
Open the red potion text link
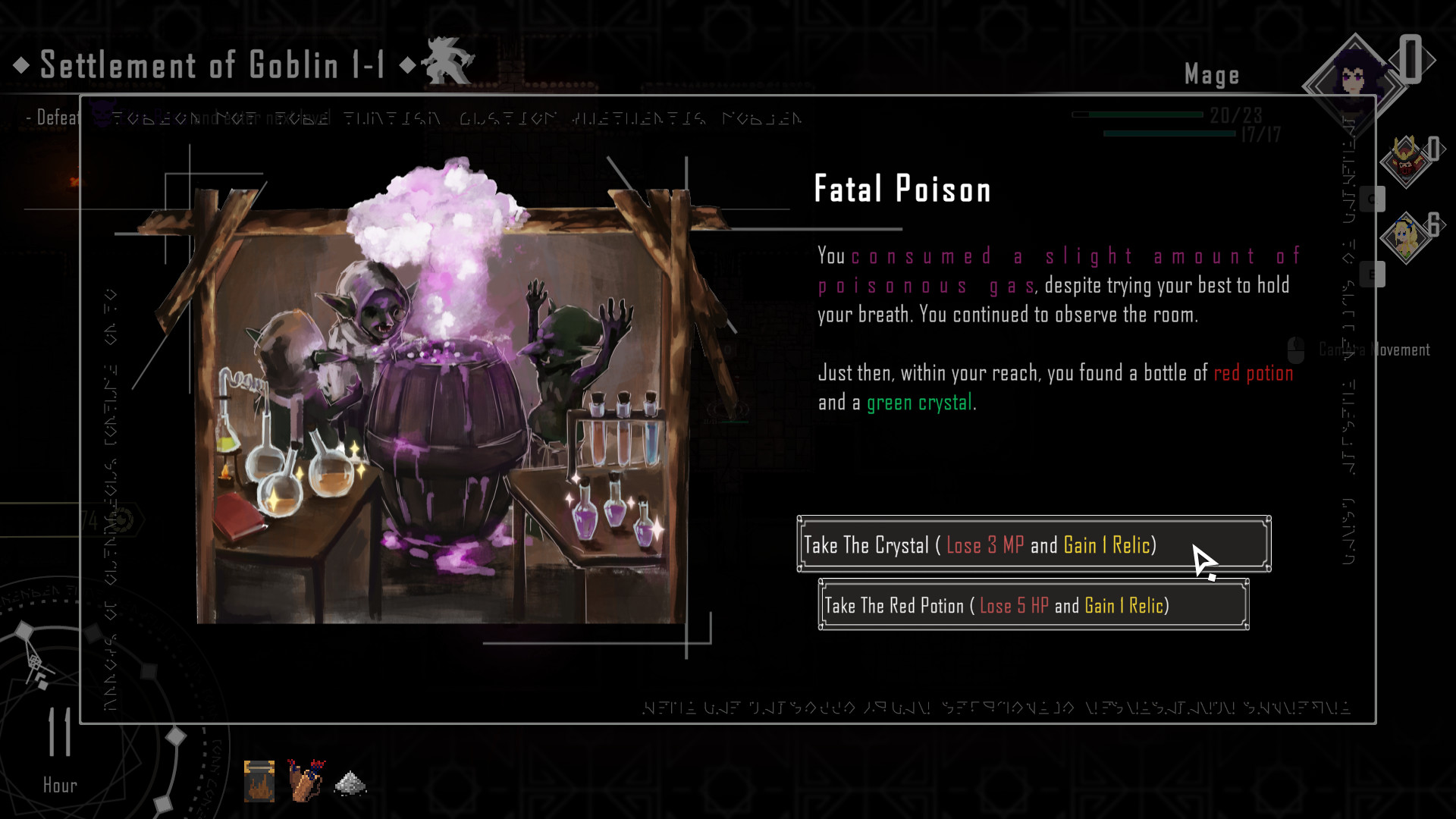coord(1253,373)
